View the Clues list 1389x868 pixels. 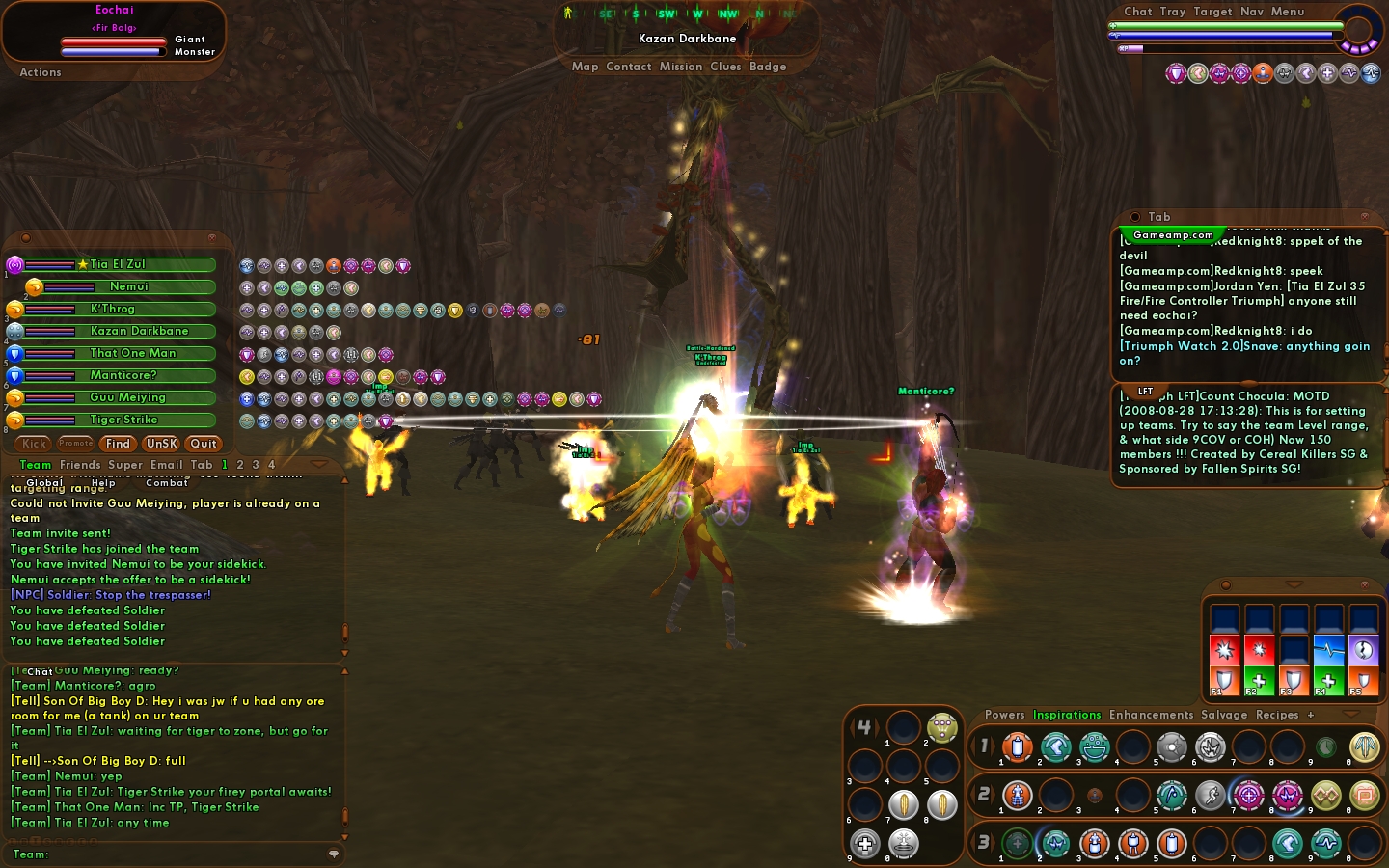(725, 67)
